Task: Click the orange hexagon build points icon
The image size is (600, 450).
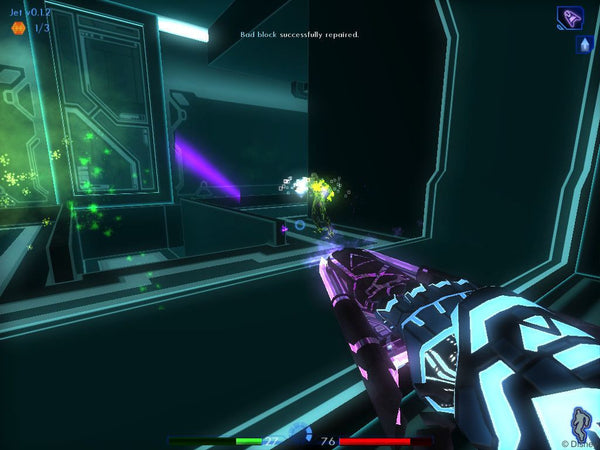Action: pyautogui.click(x=18, y=28)
